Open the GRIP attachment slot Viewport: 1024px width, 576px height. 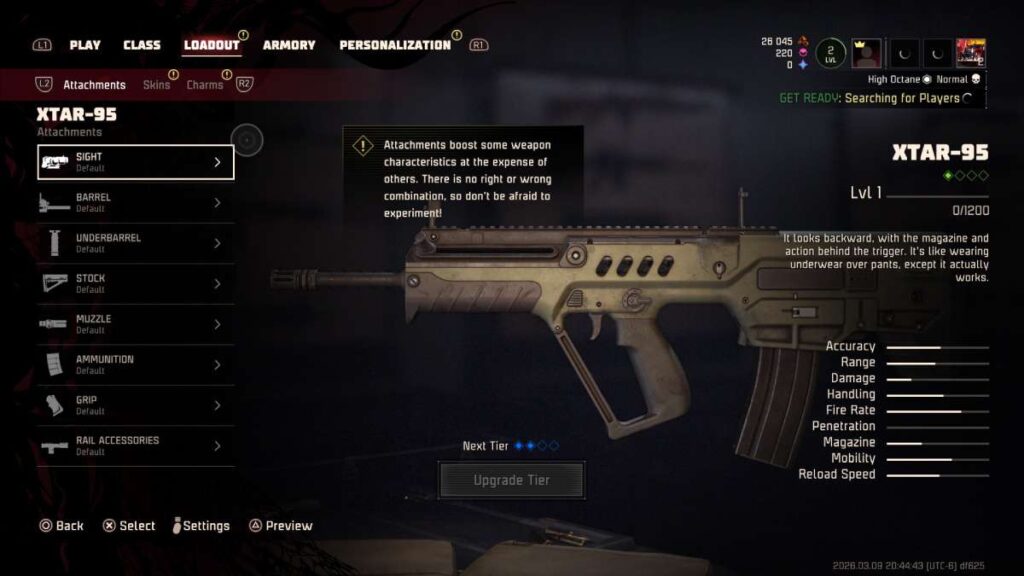point(136,405)
